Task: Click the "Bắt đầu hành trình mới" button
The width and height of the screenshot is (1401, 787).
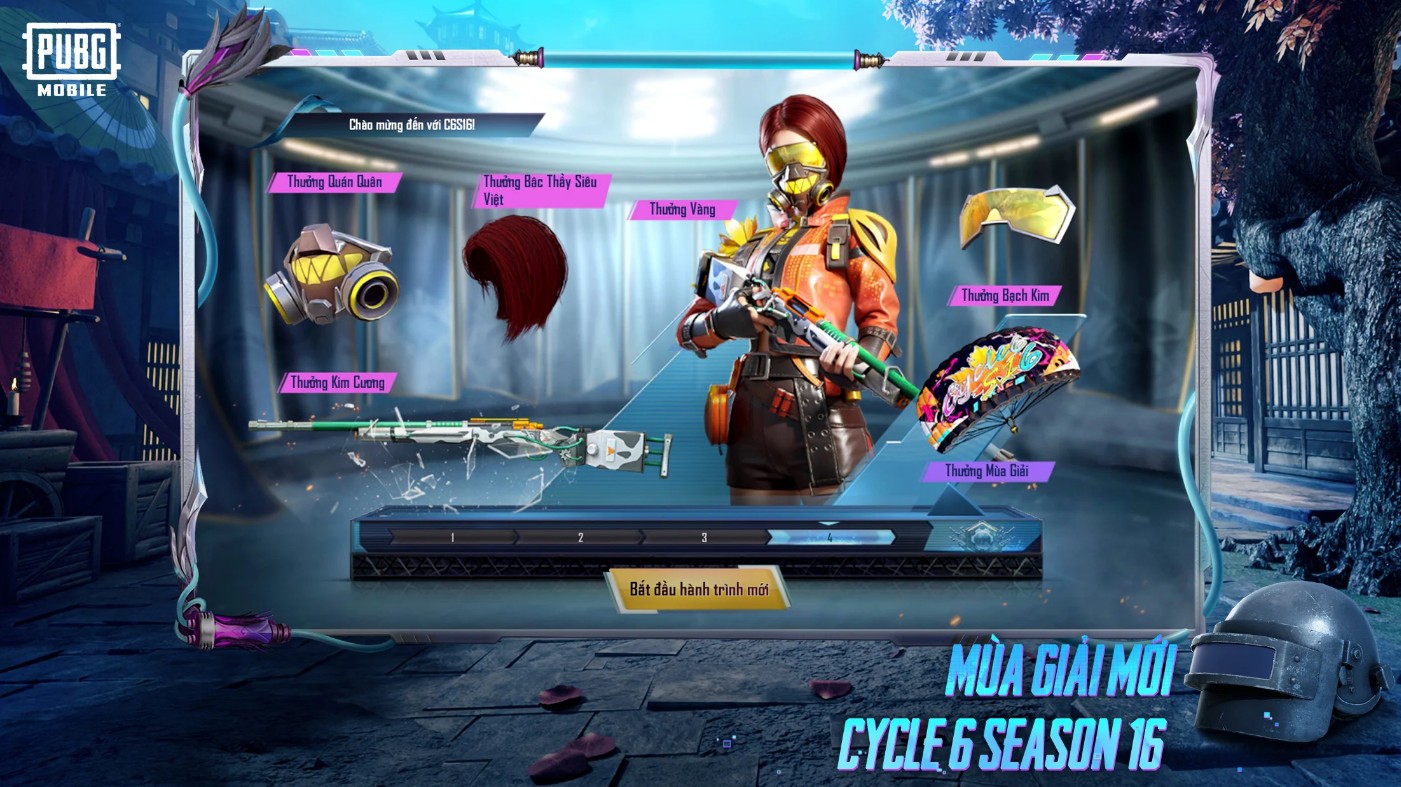Action: point(698,589)
